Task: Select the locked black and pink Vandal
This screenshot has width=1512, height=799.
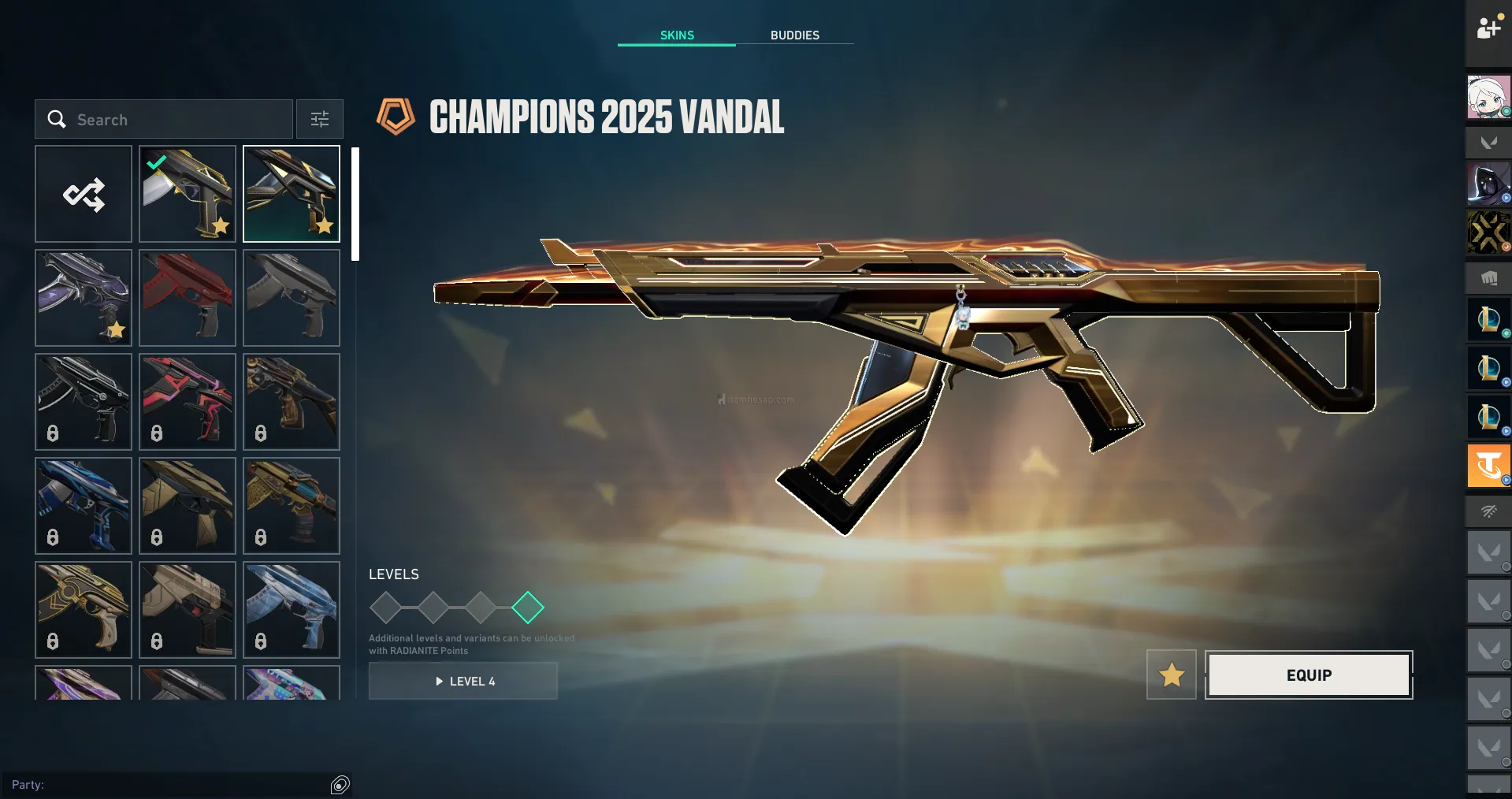Action: point(188,402)
